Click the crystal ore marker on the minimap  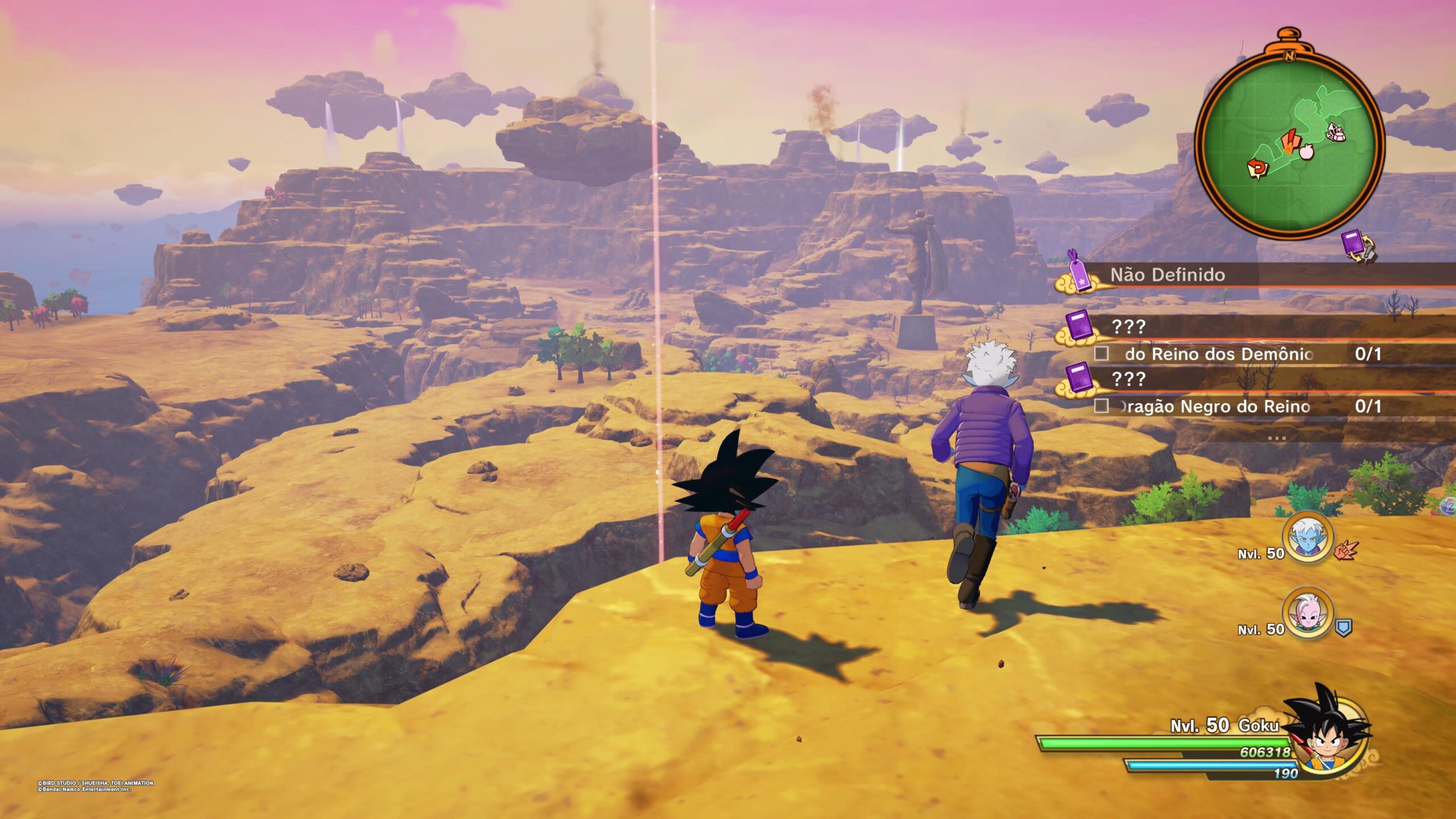pos(1335,133)
